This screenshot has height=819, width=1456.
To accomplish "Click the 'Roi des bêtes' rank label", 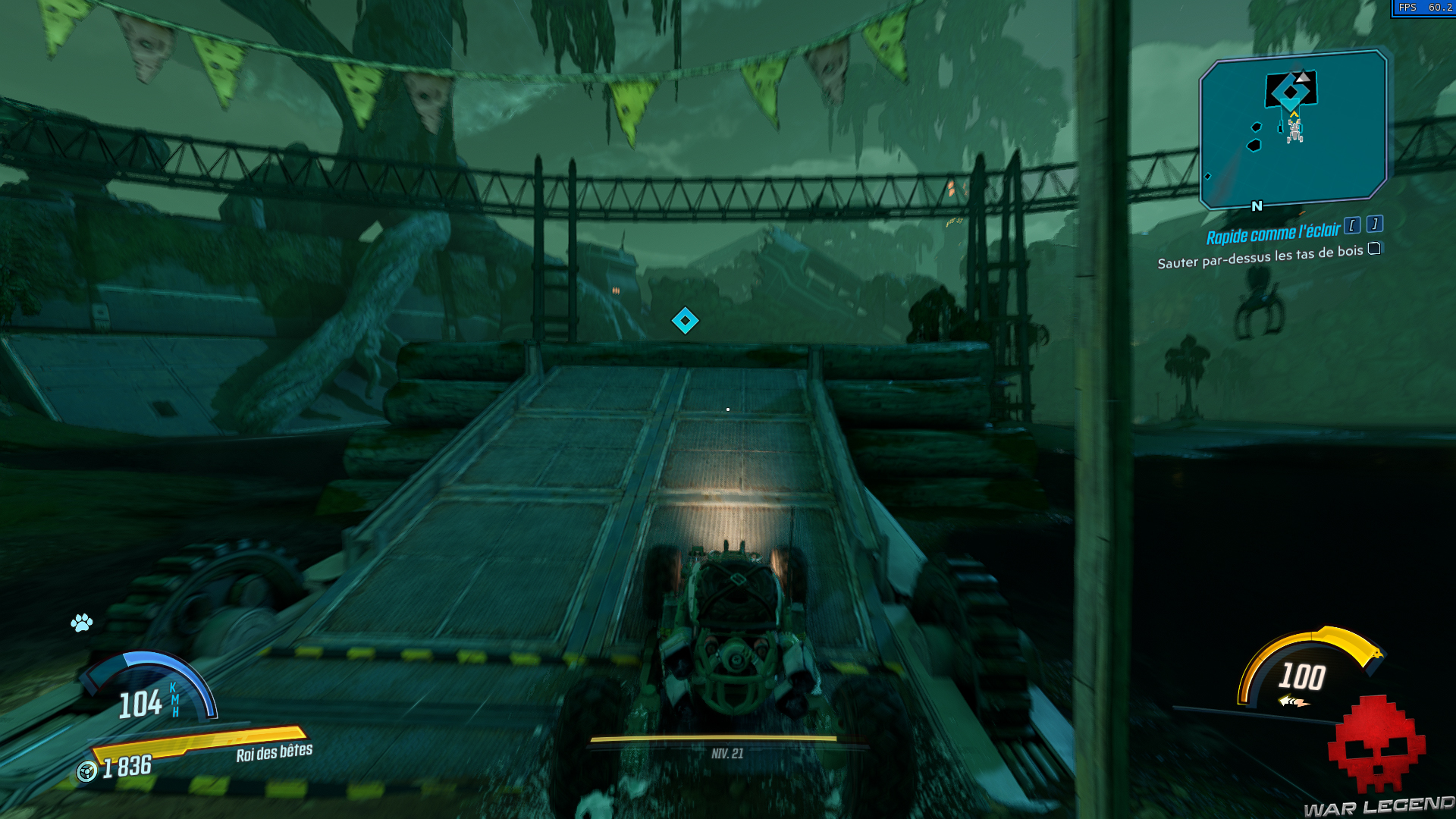I will [x=273, y=755].
